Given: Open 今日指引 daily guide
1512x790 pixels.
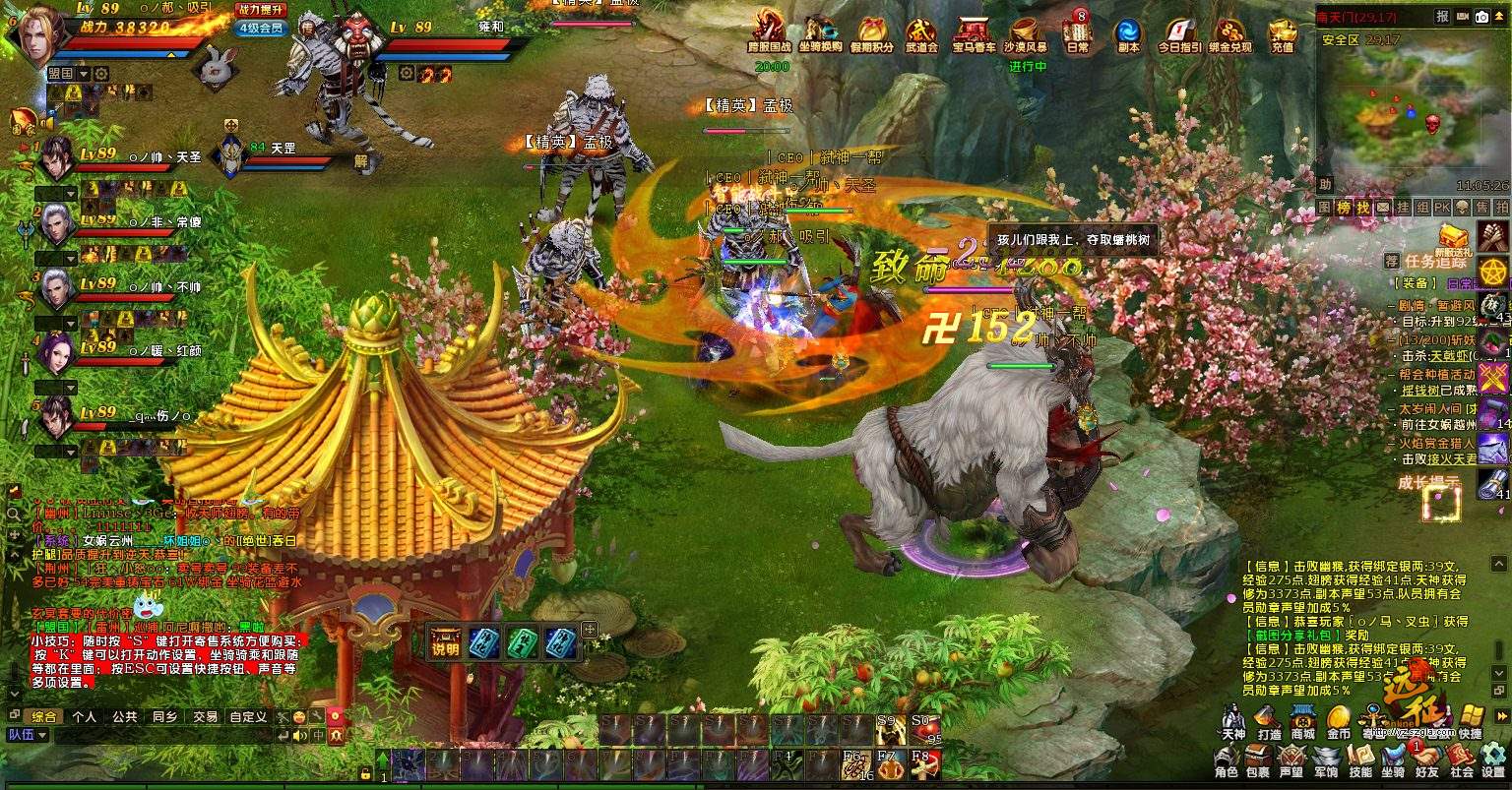Looking at the screenshot, I should 1179,33.
